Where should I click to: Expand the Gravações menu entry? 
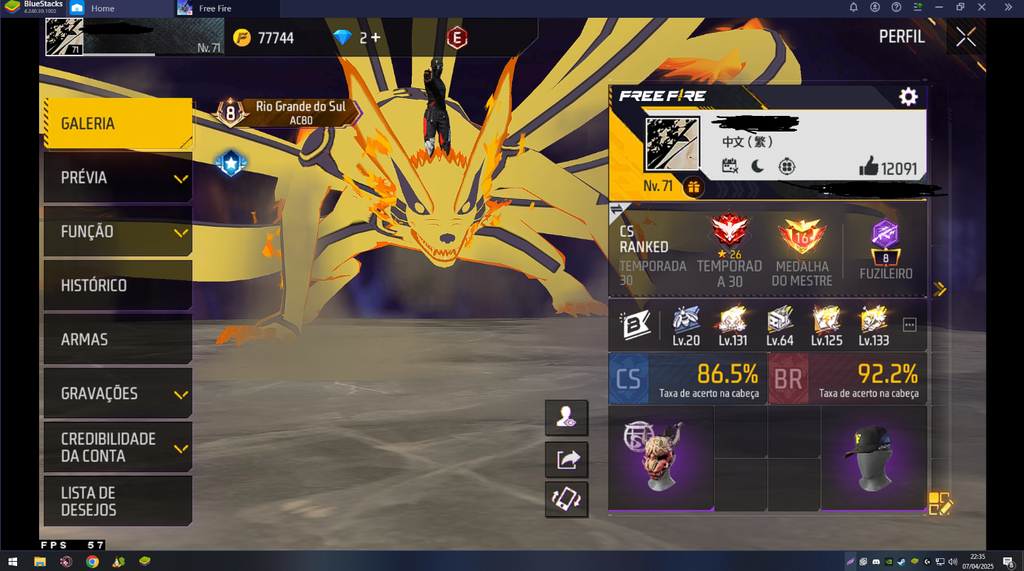click(x=116, y=394)
